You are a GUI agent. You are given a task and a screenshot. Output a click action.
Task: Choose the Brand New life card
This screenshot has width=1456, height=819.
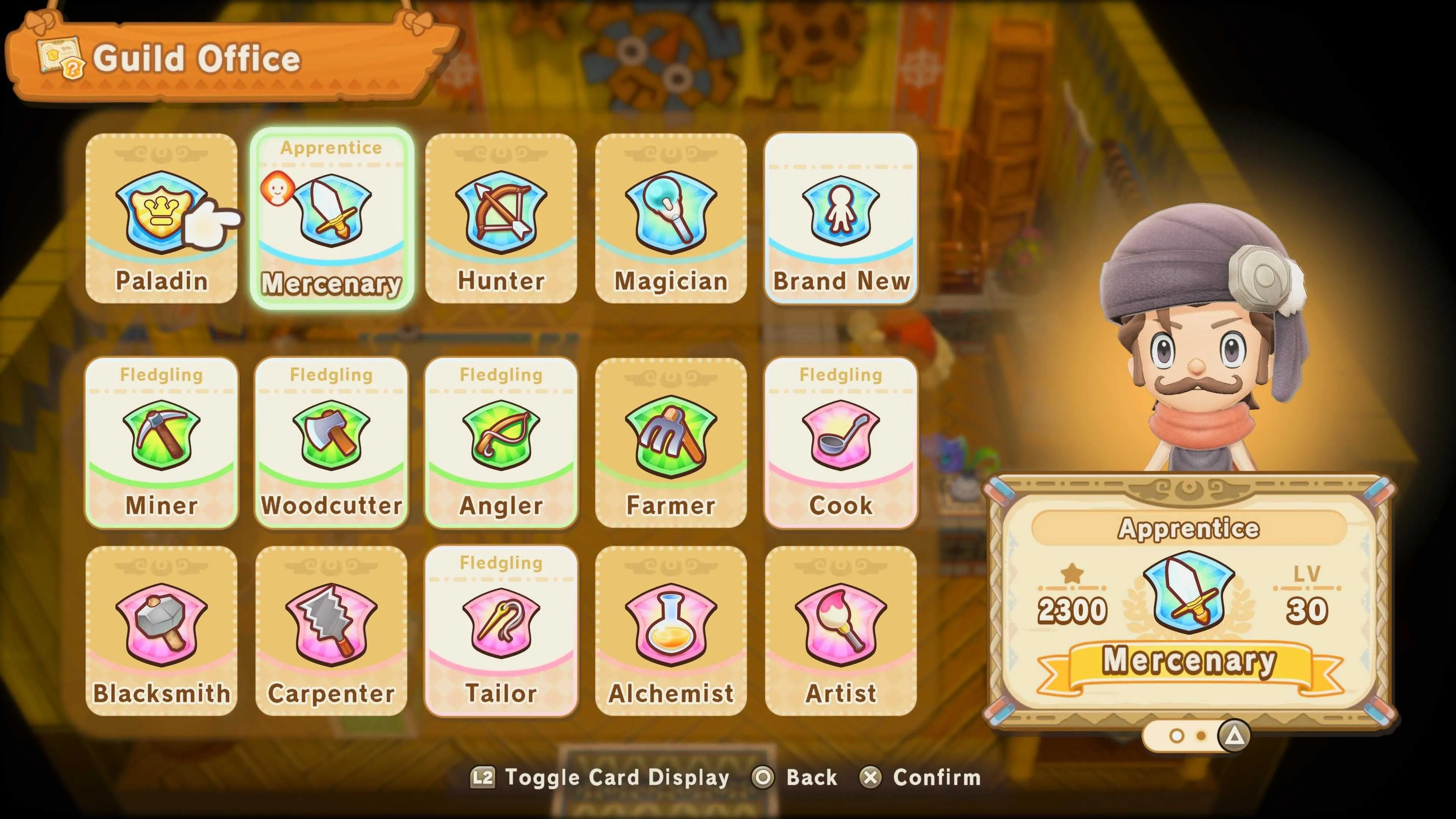click(x=841, y=218)
